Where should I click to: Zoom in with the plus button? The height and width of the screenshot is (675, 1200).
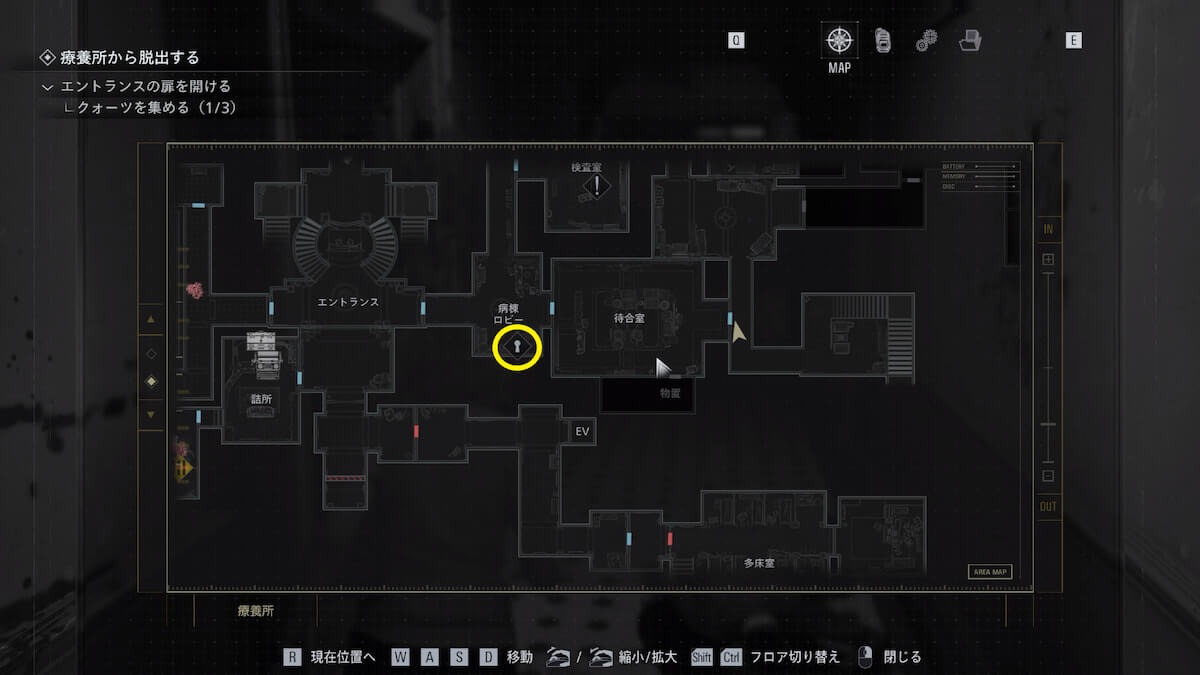coord(1048,259)
